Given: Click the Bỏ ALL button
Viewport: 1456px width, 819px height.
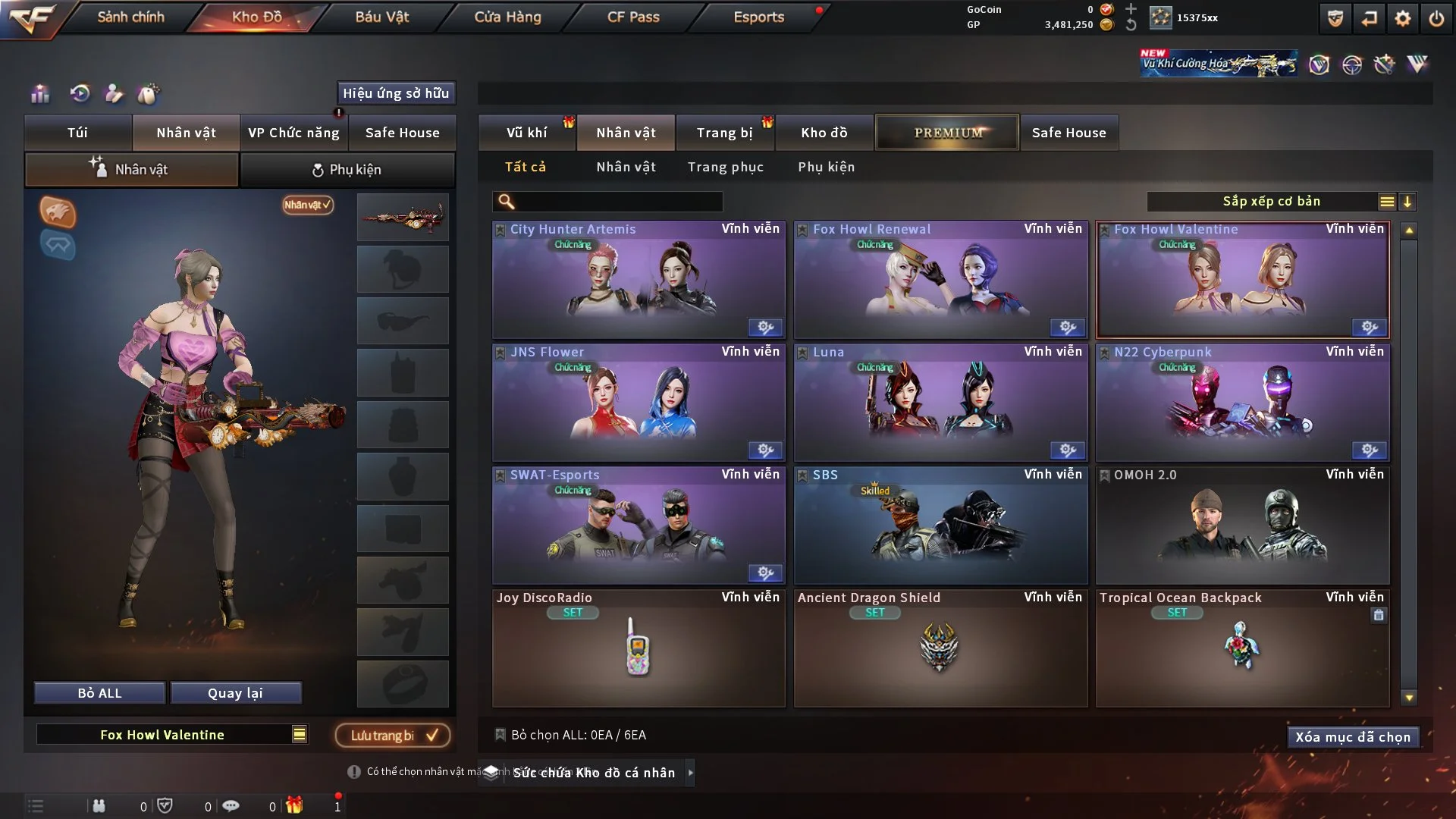Looking at the screenshot, I should [x=99, y=693].
